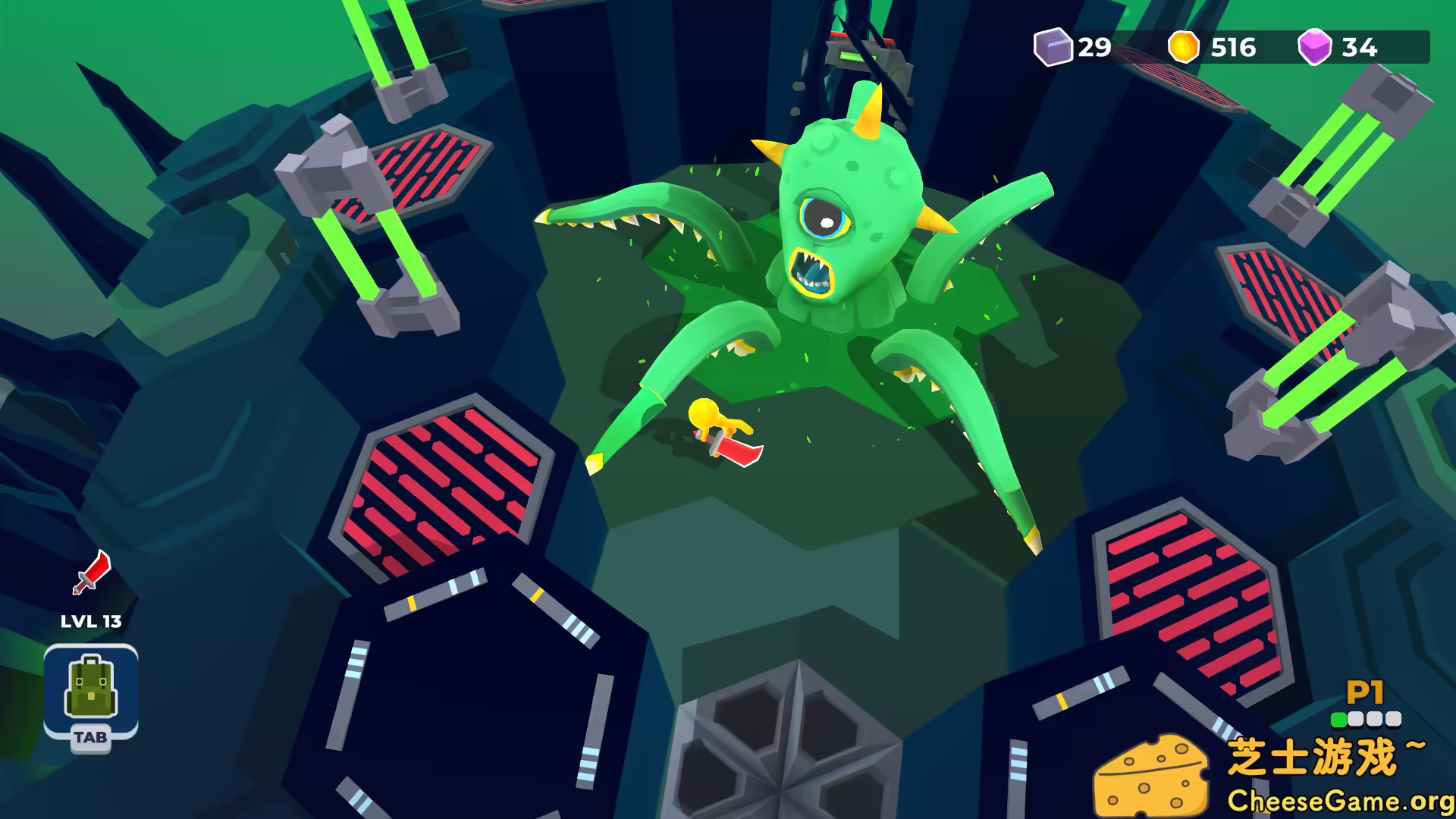Screen dimensions: 1456x819
Task: Click the LVL 13 level label
Action: (x=91, y=620)
